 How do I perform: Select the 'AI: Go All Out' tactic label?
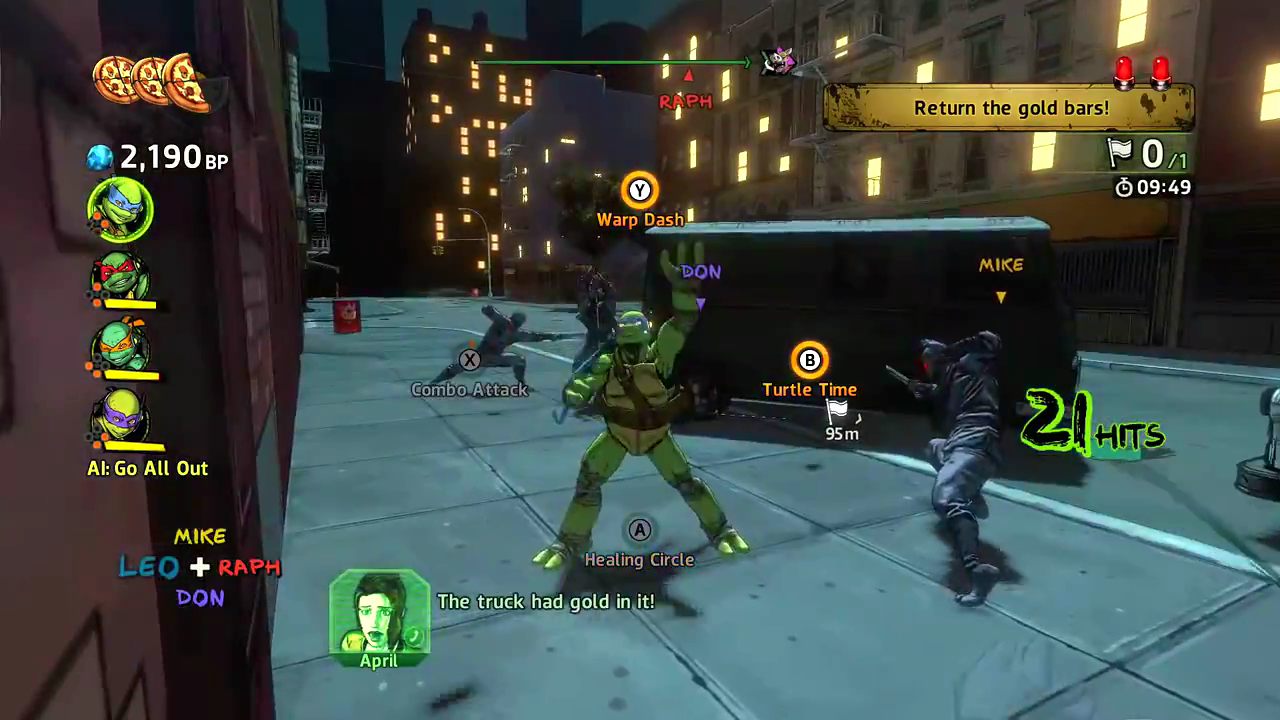148,468
